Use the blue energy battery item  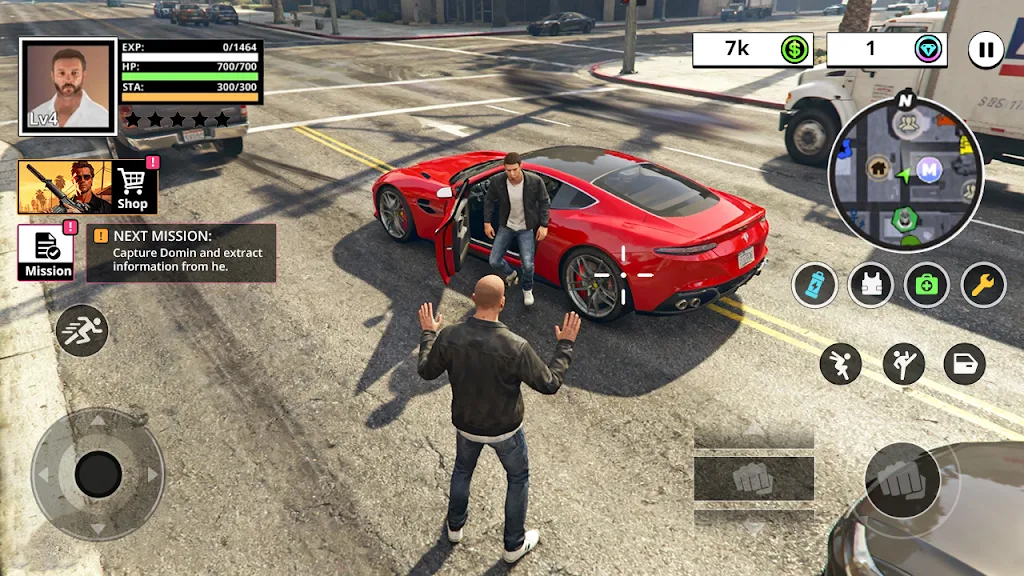click(814, 285)
